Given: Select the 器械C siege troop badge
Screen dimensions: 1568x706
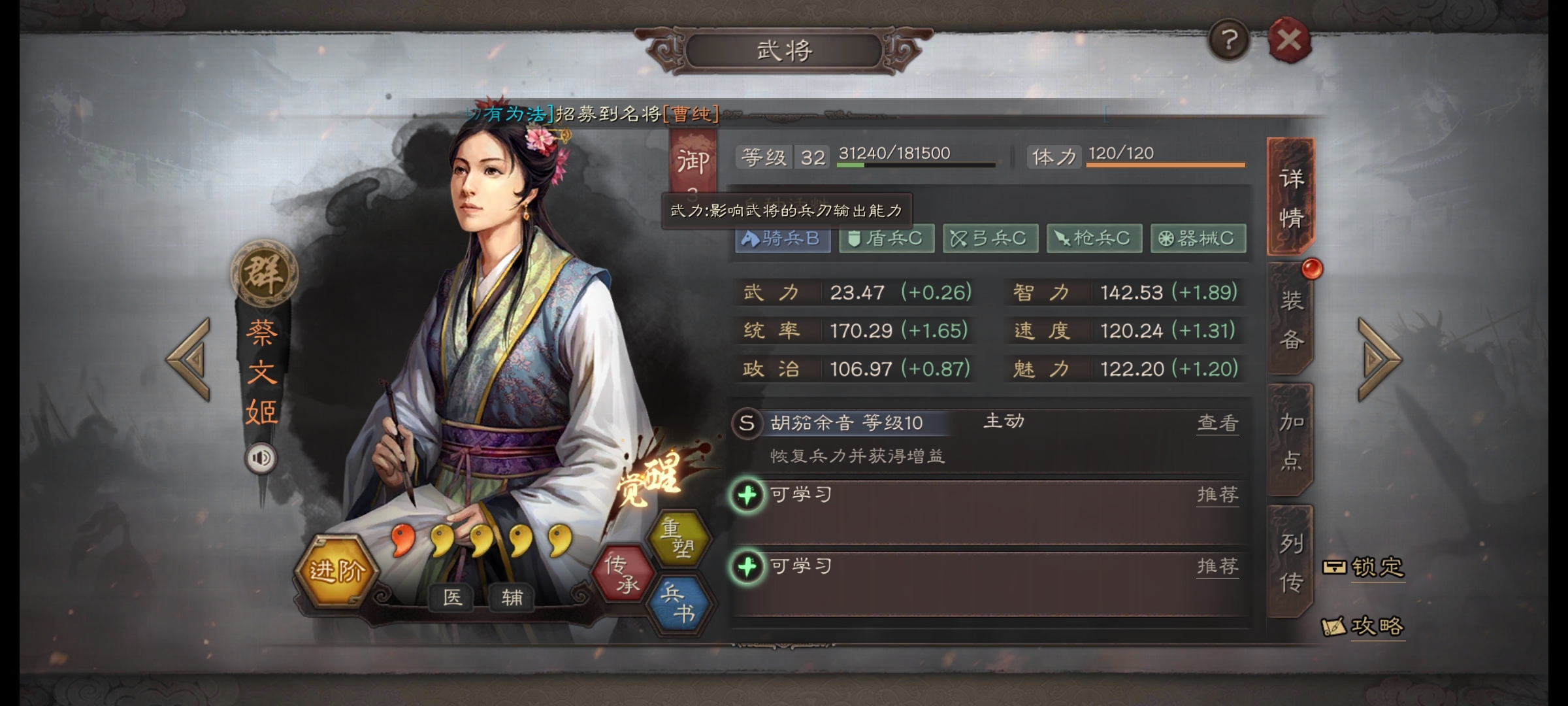Looking at the screenshot, I should (x=1198, y=239).
